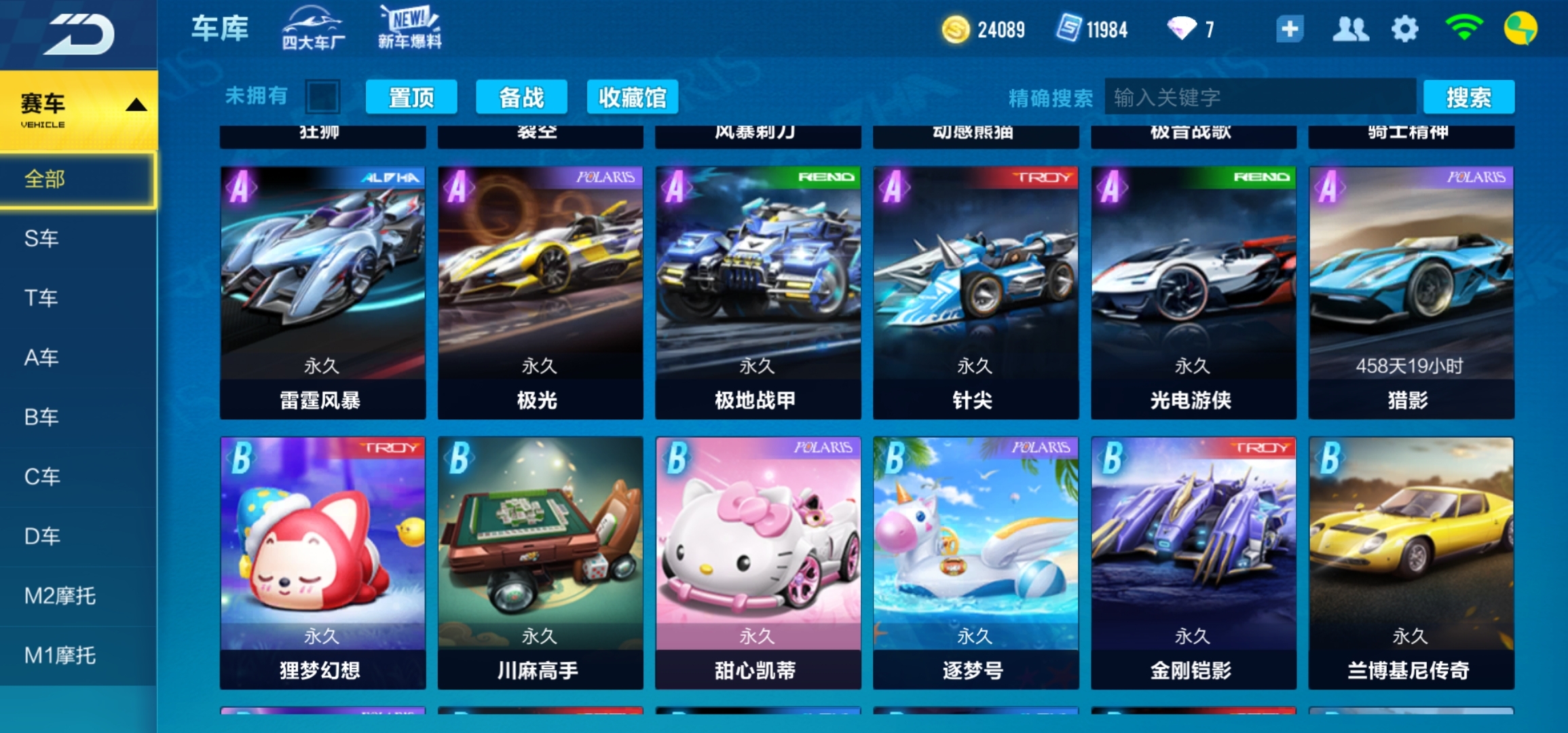Focus the 输入关键字 search field
Image resolution: width=1568 pixels, height=733 pixels.
(x=1259, y=97)
